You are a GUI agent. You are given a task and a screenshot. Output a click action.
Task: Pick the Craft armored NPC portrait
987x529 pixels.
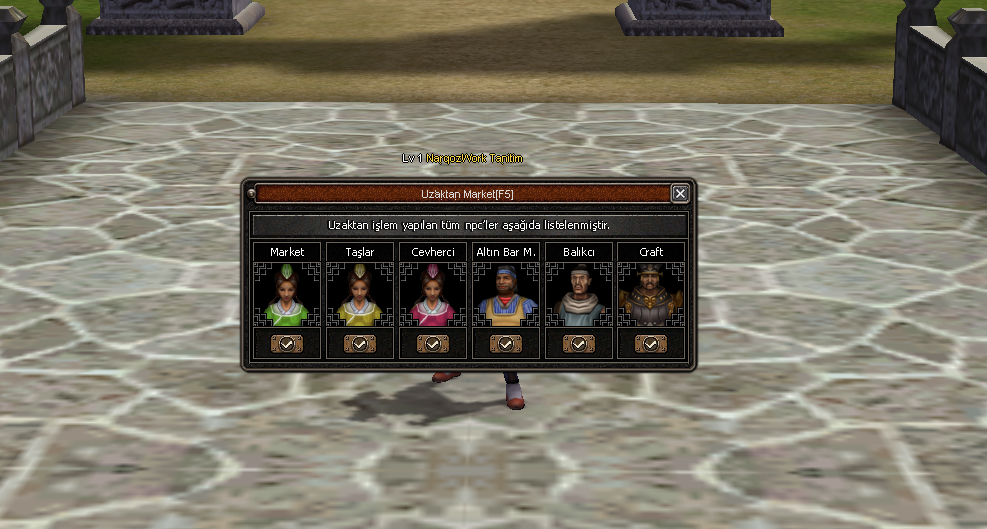click(x=651, y=296)
